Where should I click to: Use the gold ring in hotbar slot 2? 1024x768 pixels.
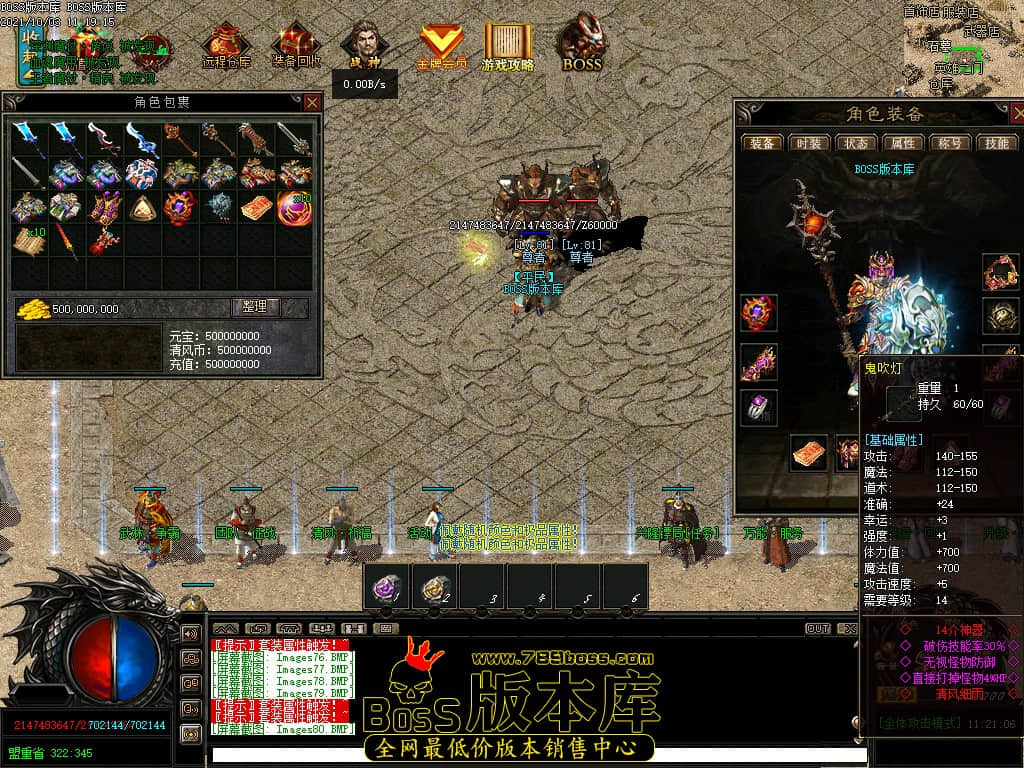(434, 587)
